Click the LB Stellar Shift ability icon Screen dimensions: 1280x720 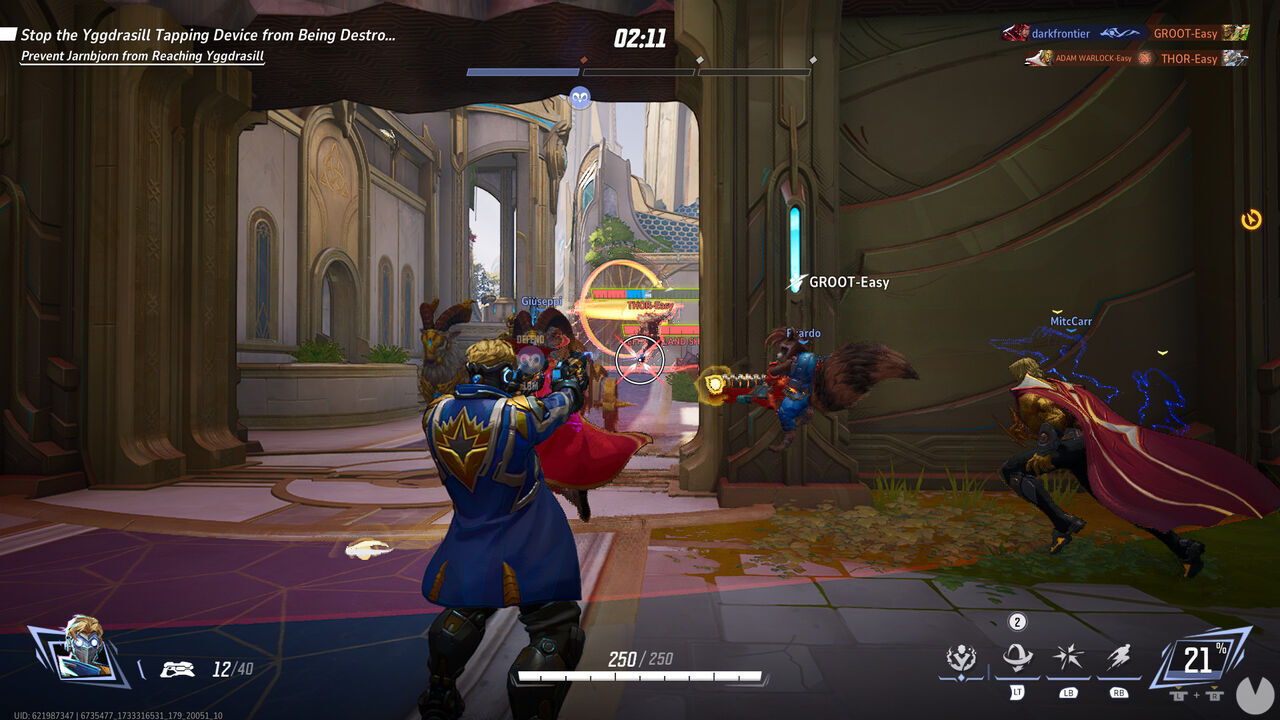(x=1066, y=655)
